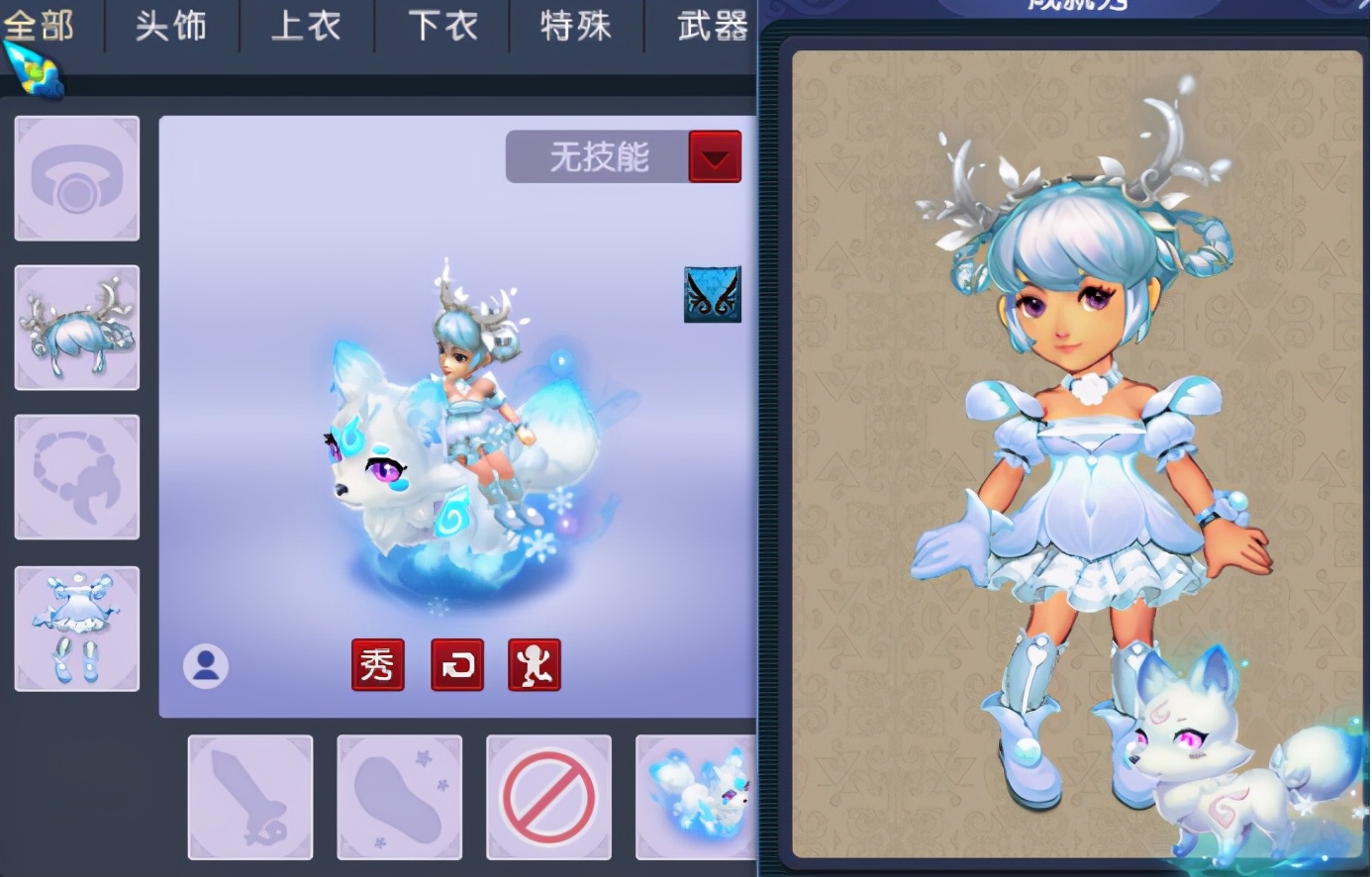Image resolution: width=1372 pixels, height=877 pixels.
Task: Select the antler headwear thumbnail in sidebar
Action: 76,327
